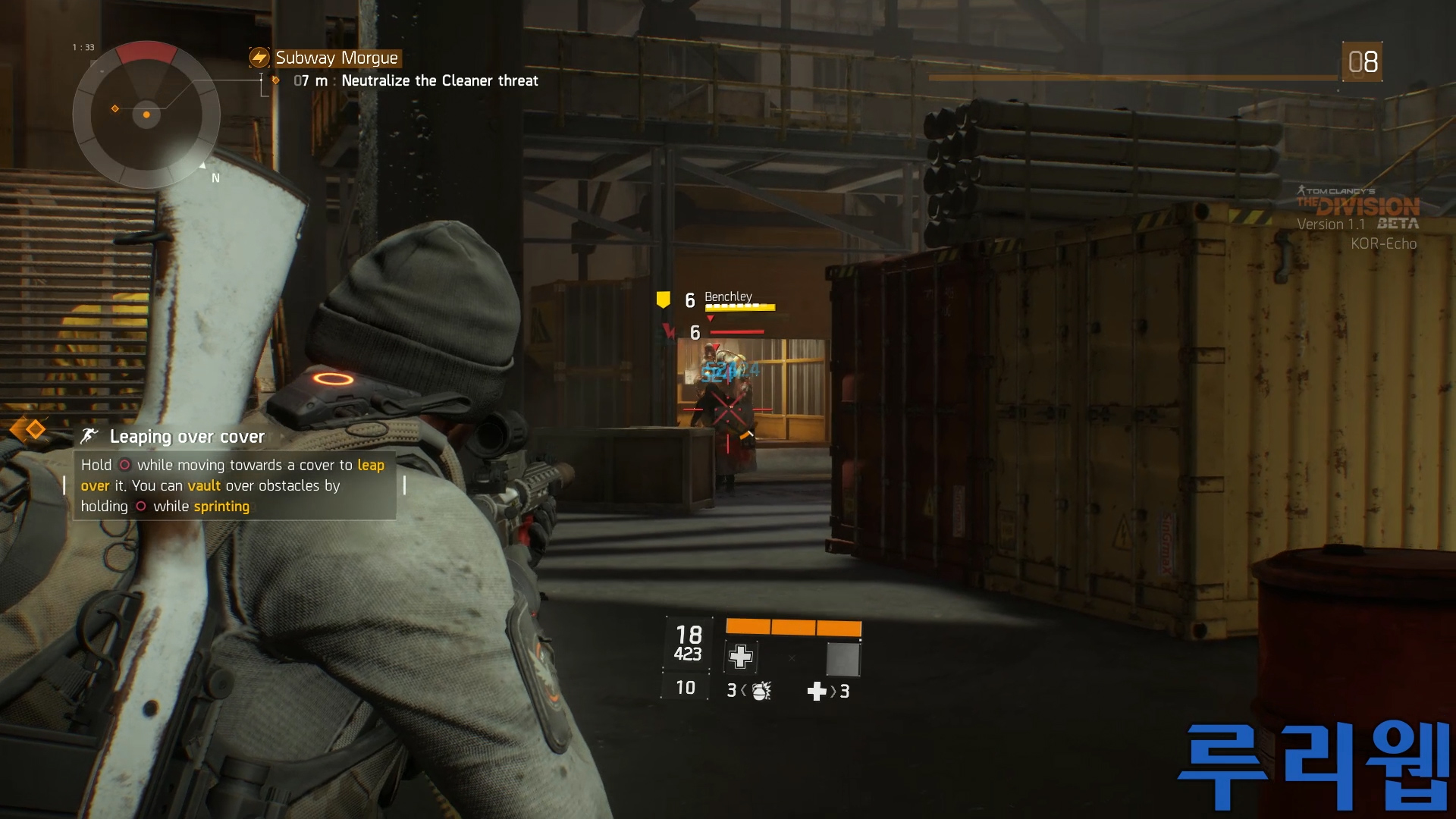
Task: Activate the medkit skill slot
Action: pos(741,657)
